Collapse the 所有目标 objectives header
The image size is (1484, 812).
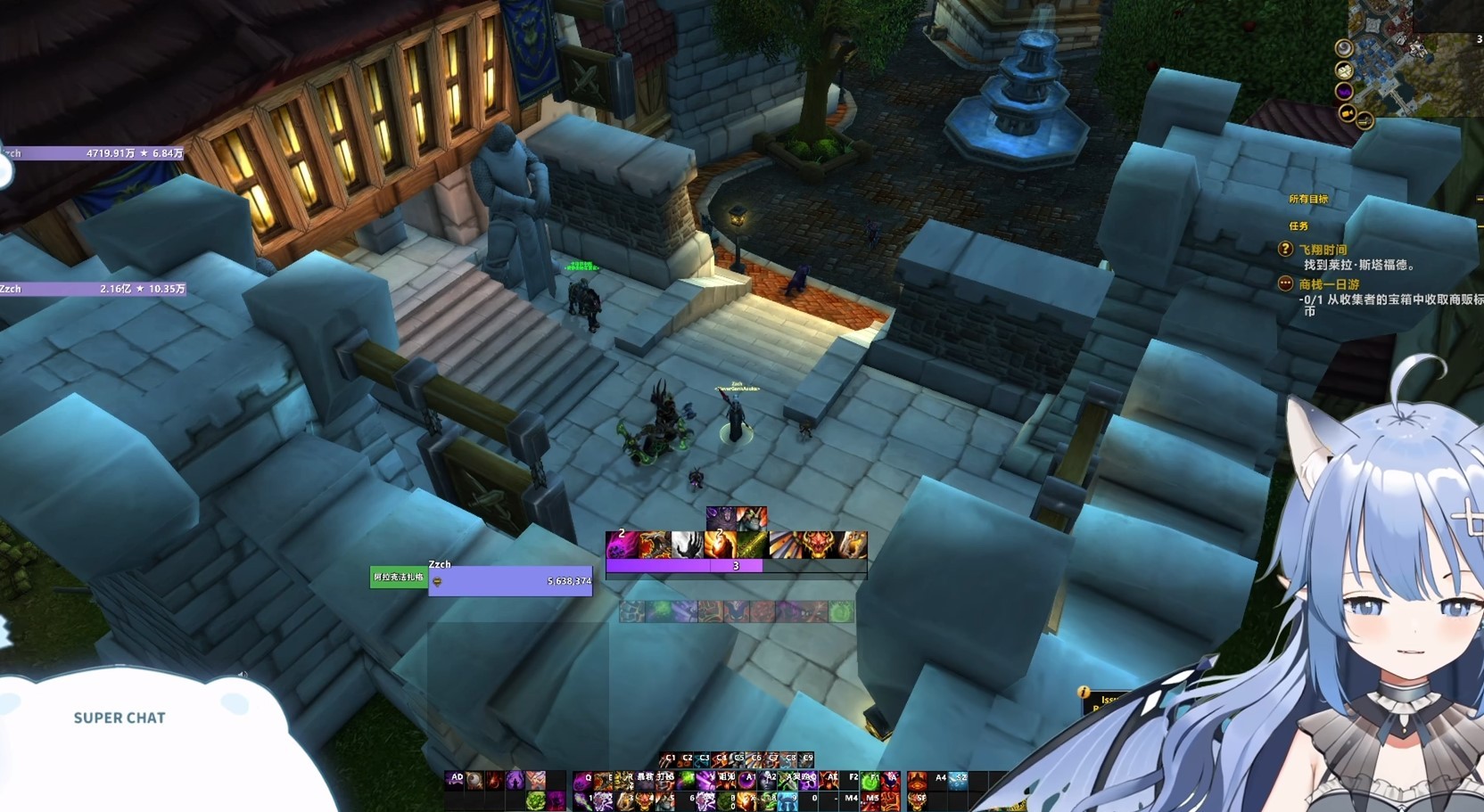pyautogui.click(x=1307, y=200)
